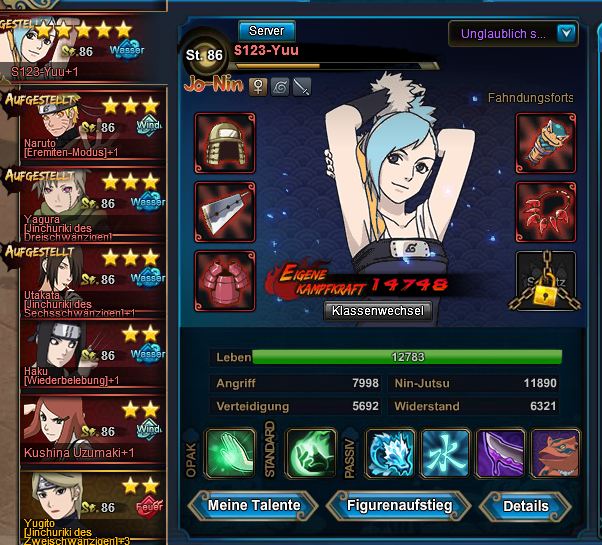Select the red armor equipment slot
Viewport: 602px width, 545px height.
pyautogui.click(x=225, y=279)
